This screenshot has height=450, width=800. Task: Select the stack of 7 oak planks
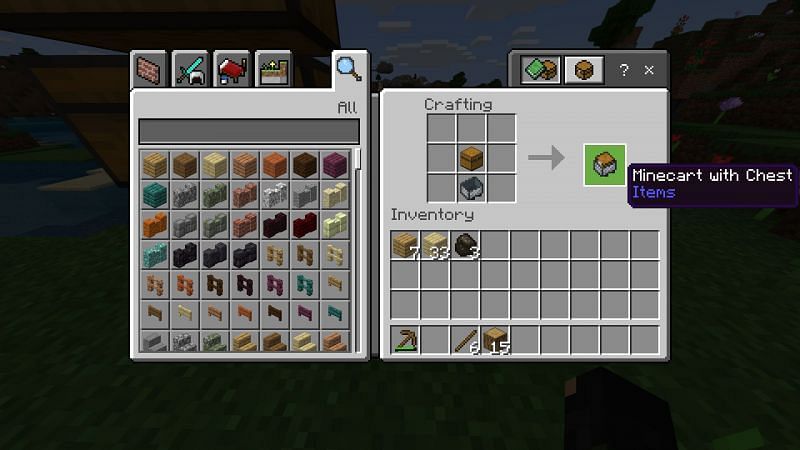click(405, 245)
